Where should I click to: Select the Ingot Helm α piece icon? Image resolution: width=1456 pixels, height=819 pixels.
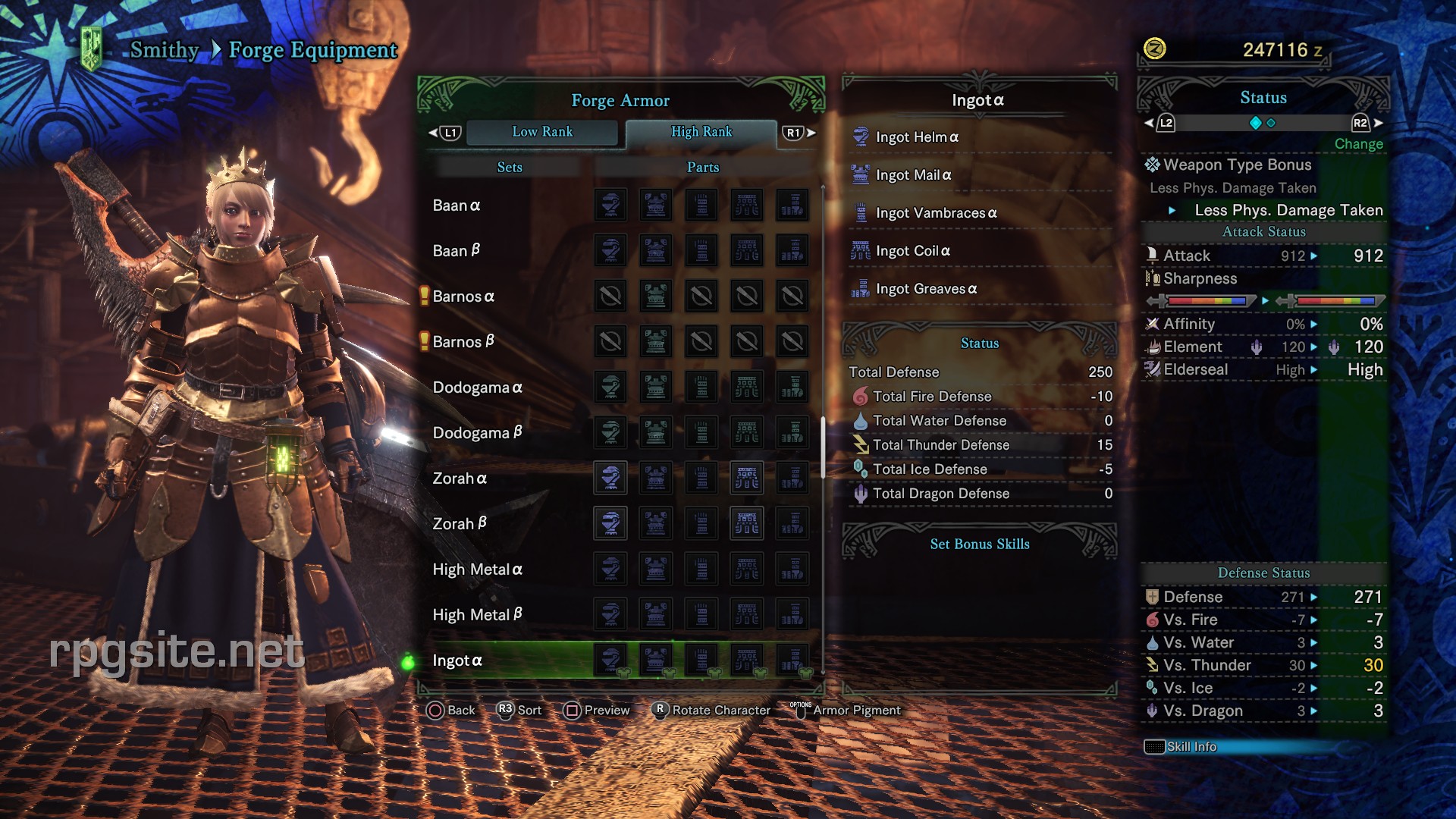pyautogui.click(x=861, y=137)
